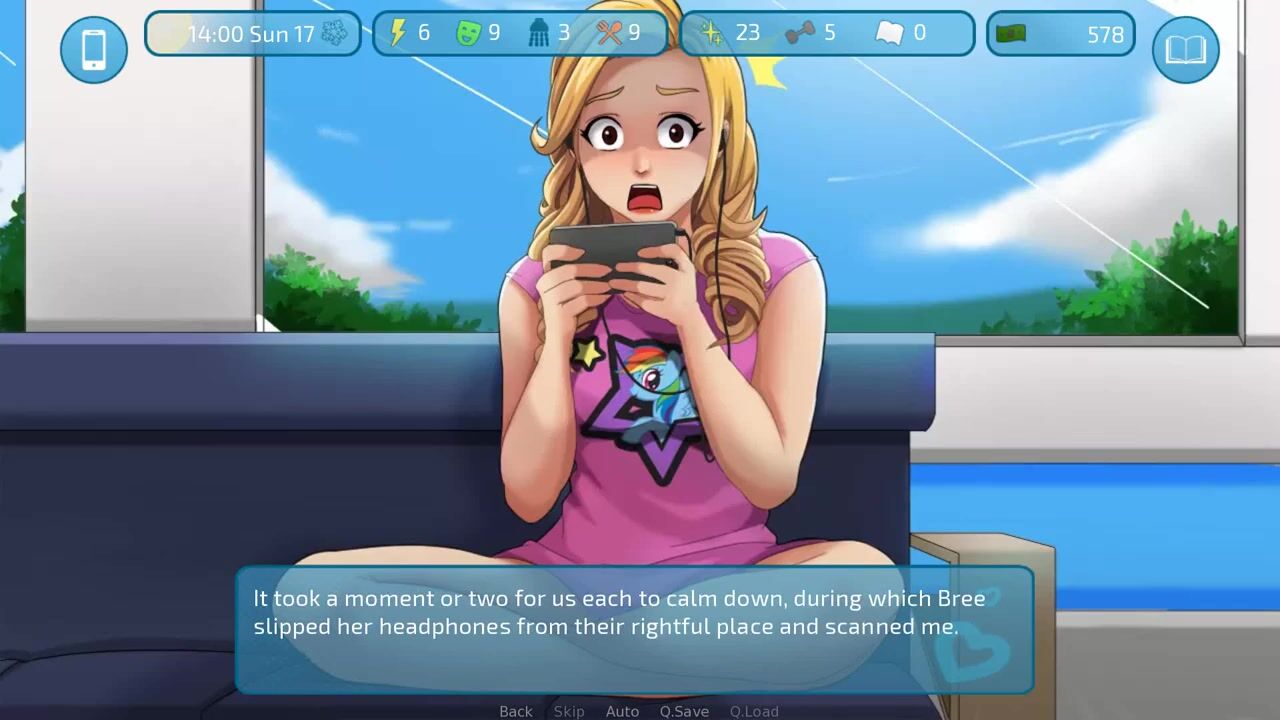This screenshot has width=1280, height=720.
Task: Click the dialogue box to continue
Action: 634,630
